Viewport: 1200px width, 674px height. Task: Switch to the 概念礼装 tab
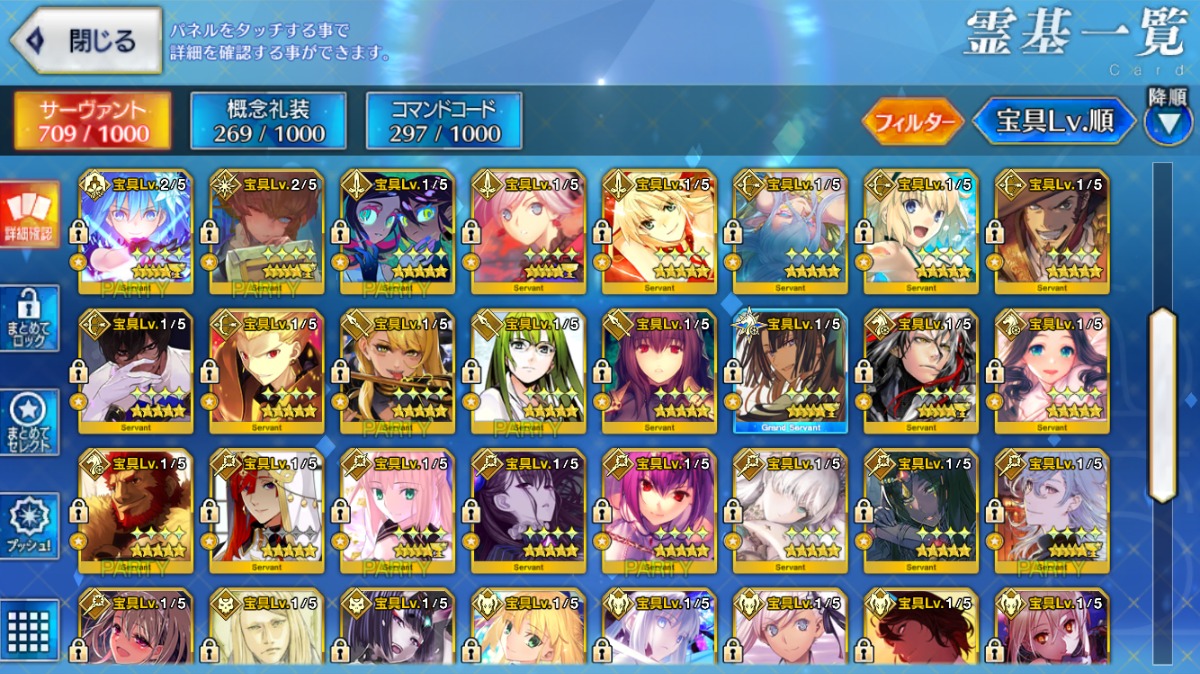(x=268, y=121)
